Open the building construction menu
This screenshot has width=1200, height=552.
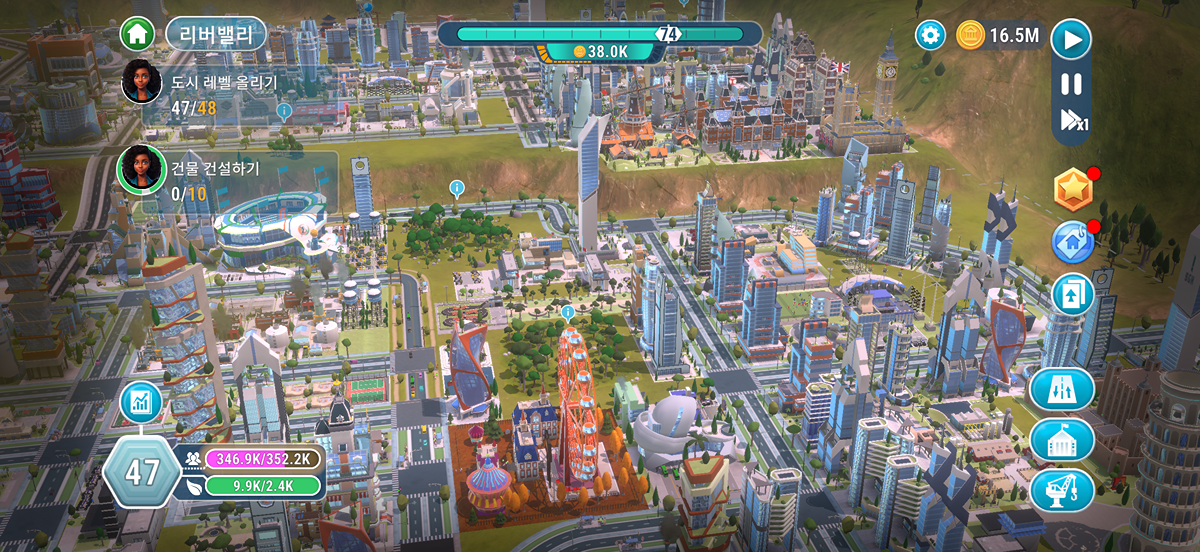(x=1062, y=440)
